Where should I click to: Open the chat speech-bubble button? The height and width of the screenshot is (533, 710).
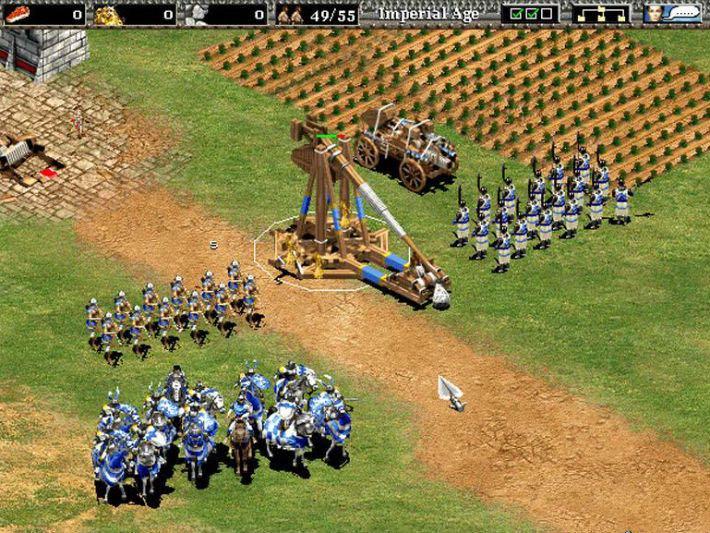685,14
